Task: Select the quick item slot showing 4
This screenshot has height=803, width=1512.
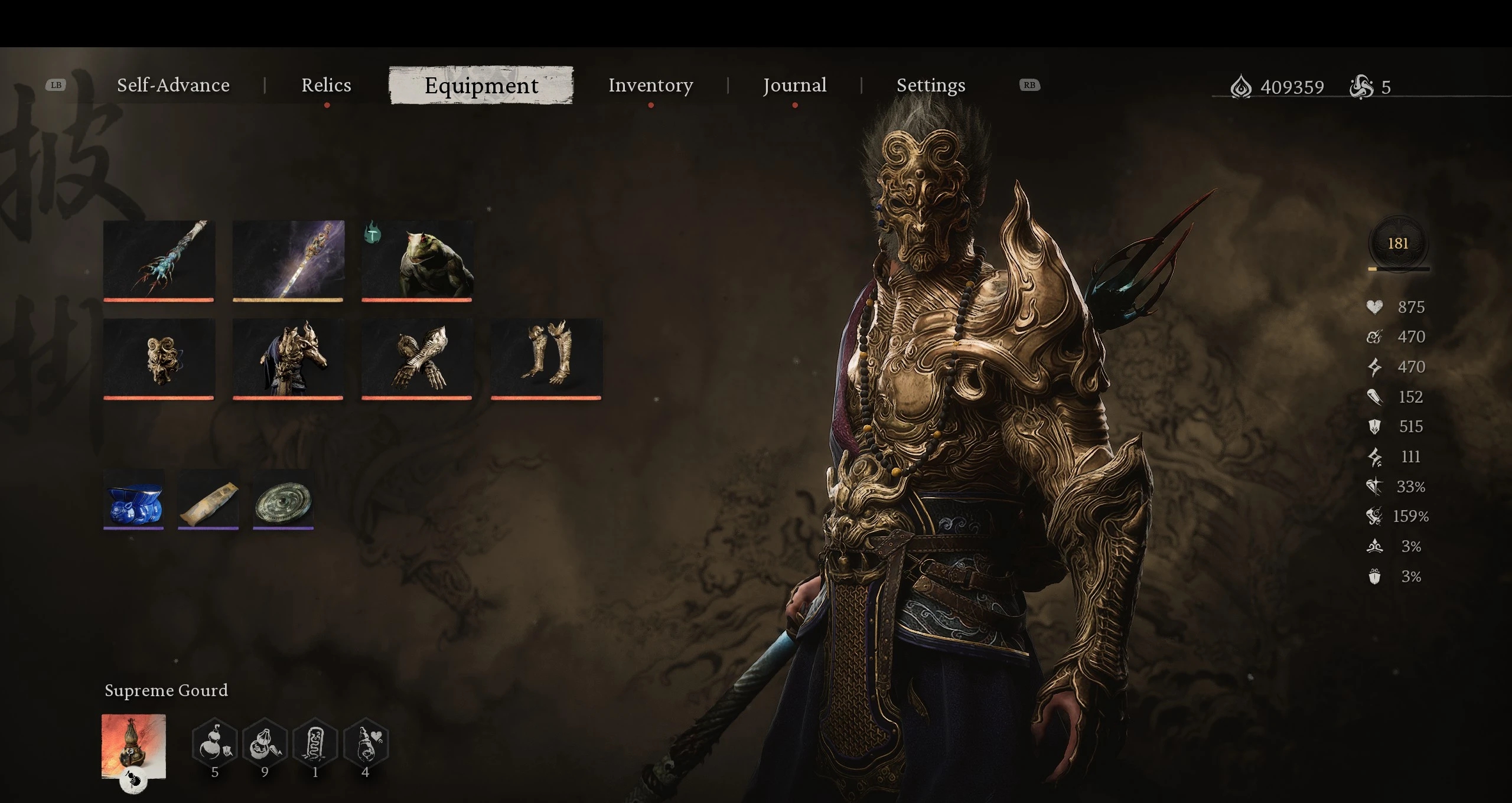Action: 366,744
